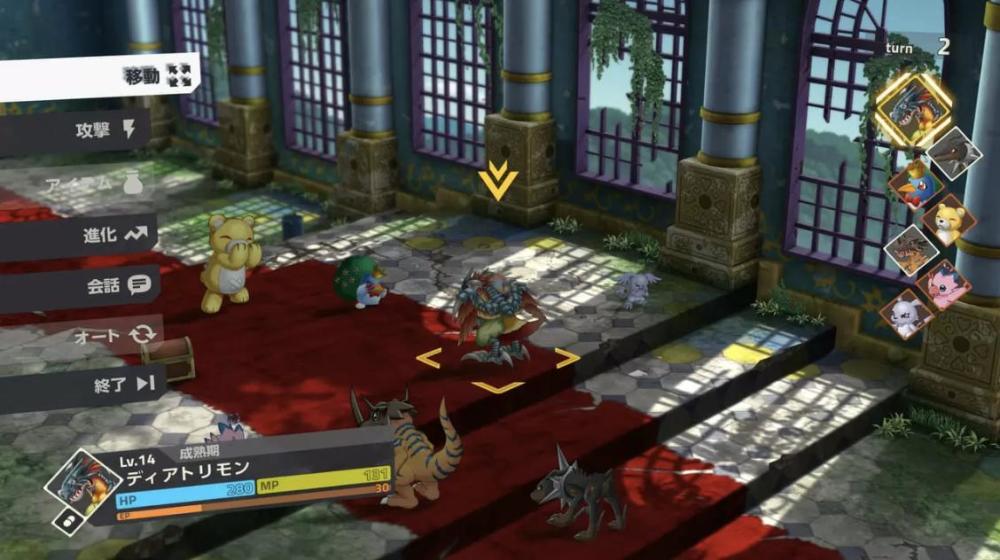Open the アイテム (Item) menu
This screenshot has width=1000, height=560.
click(90, 185)
